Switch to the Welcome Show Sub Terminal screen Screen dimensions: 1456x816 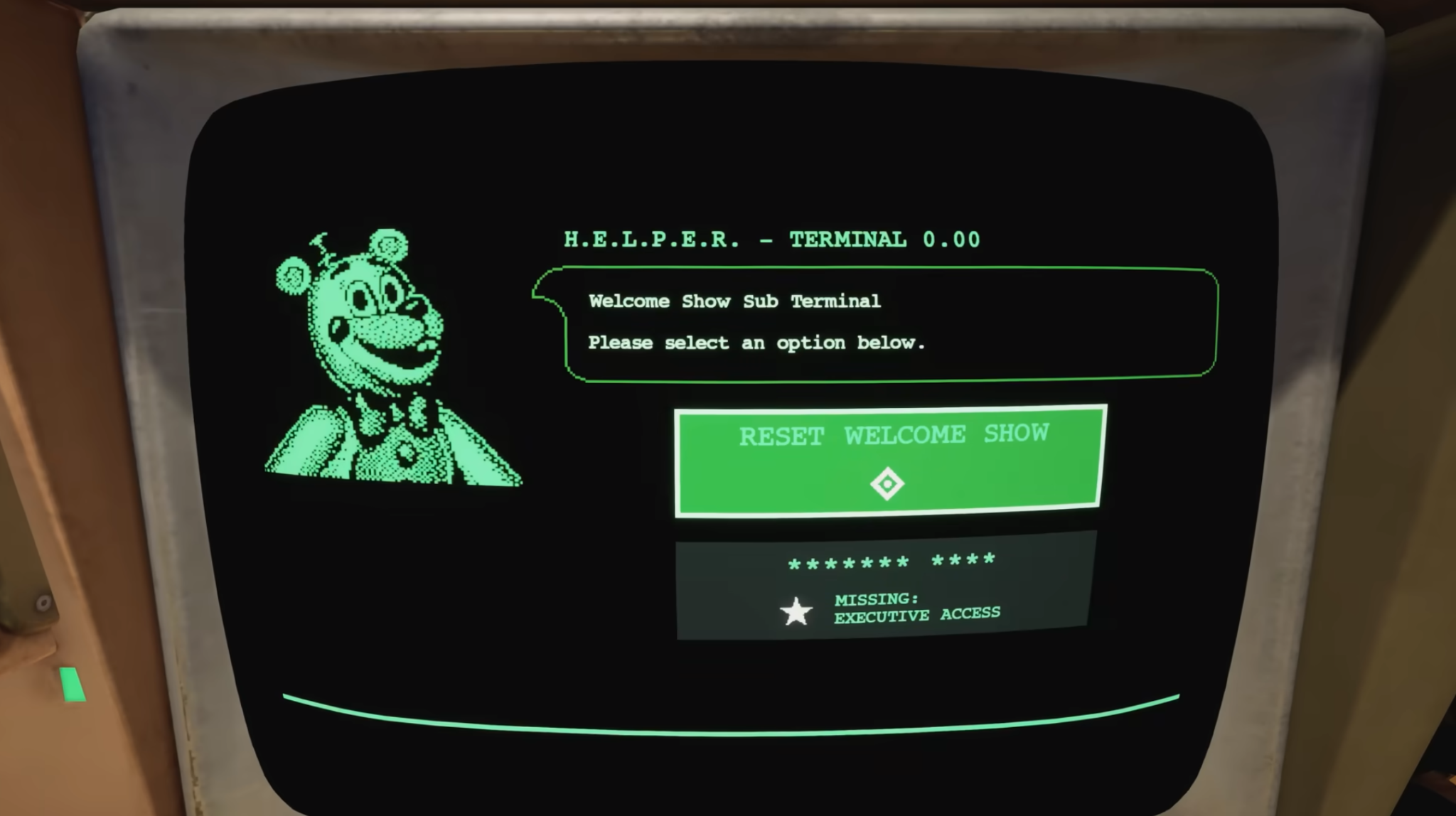[x=735, y=301]
